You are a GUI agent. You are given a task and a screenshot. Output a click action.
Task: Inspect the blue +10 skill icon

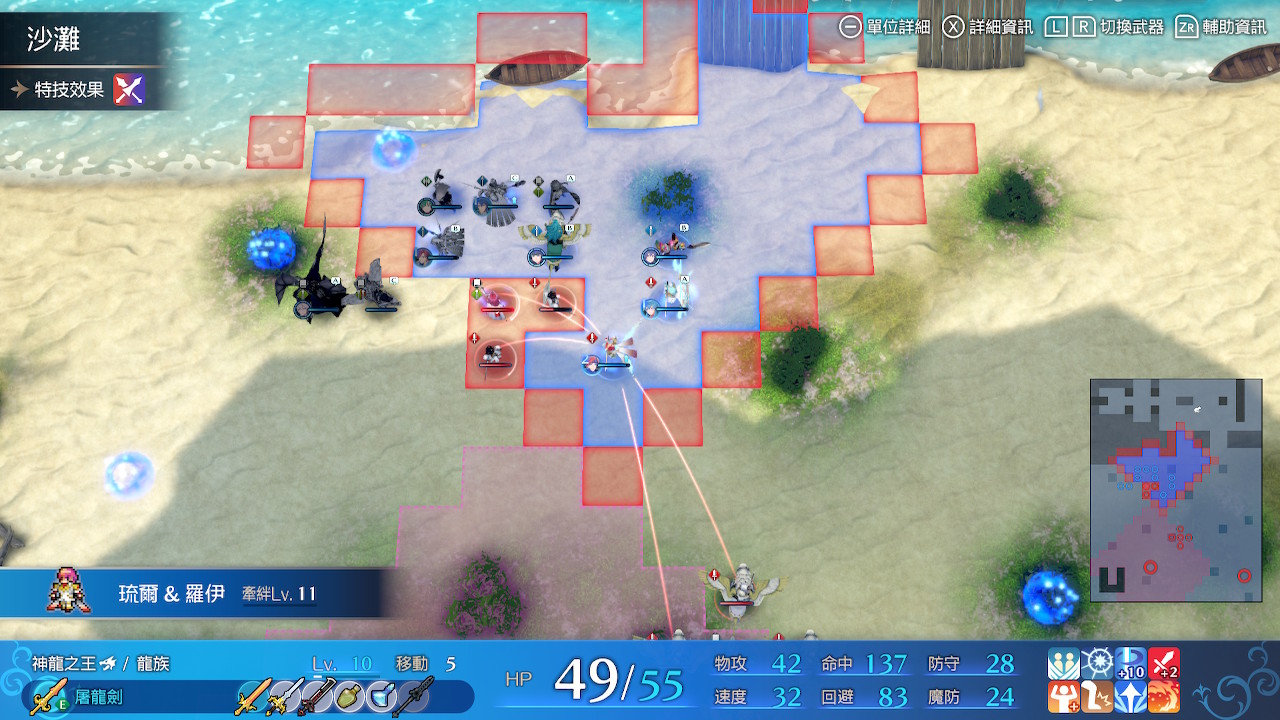coord(1130,664)
